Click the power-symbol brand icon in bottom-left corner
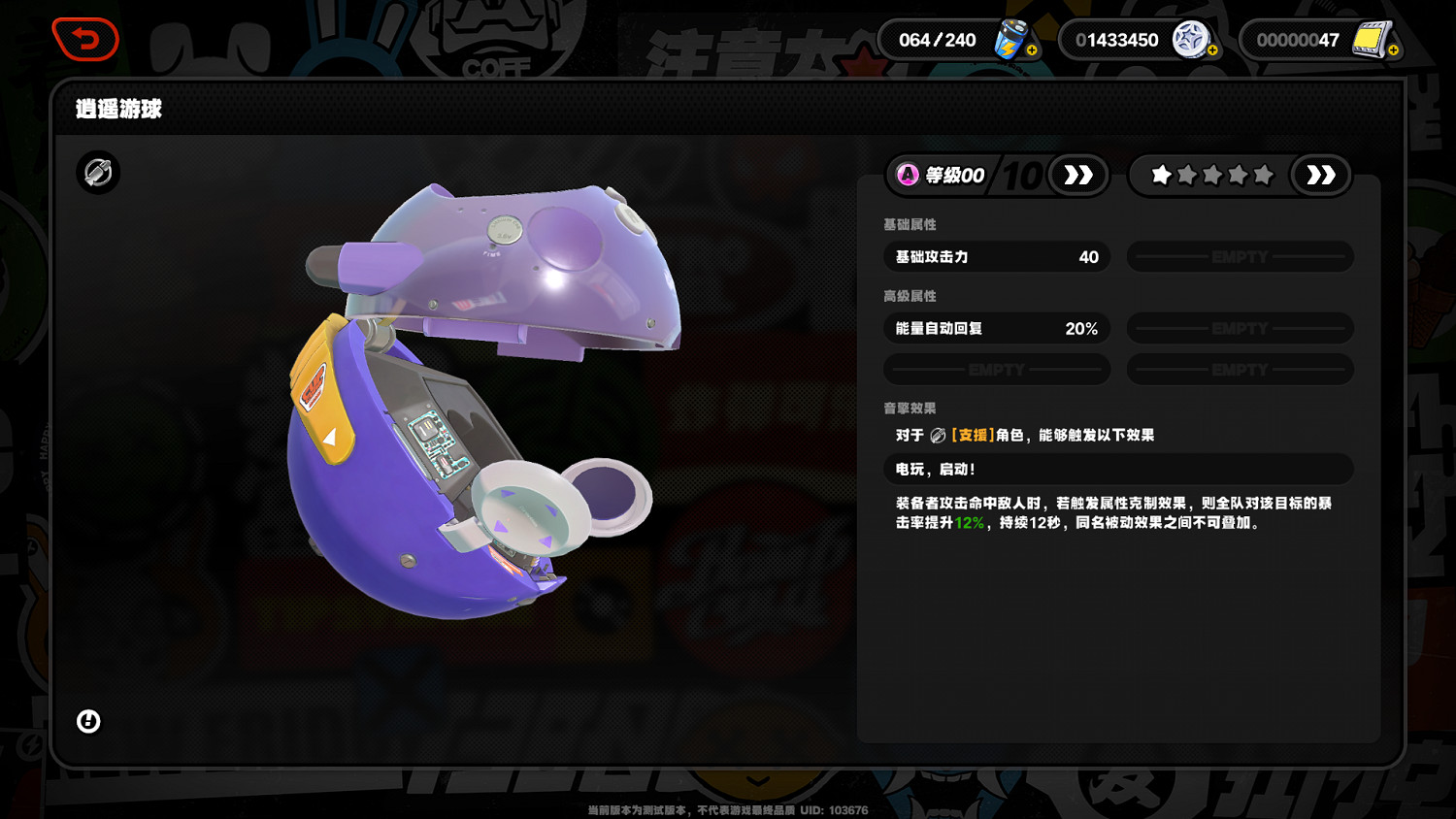The image size is (1456, 819). click(x=86, y=722)
